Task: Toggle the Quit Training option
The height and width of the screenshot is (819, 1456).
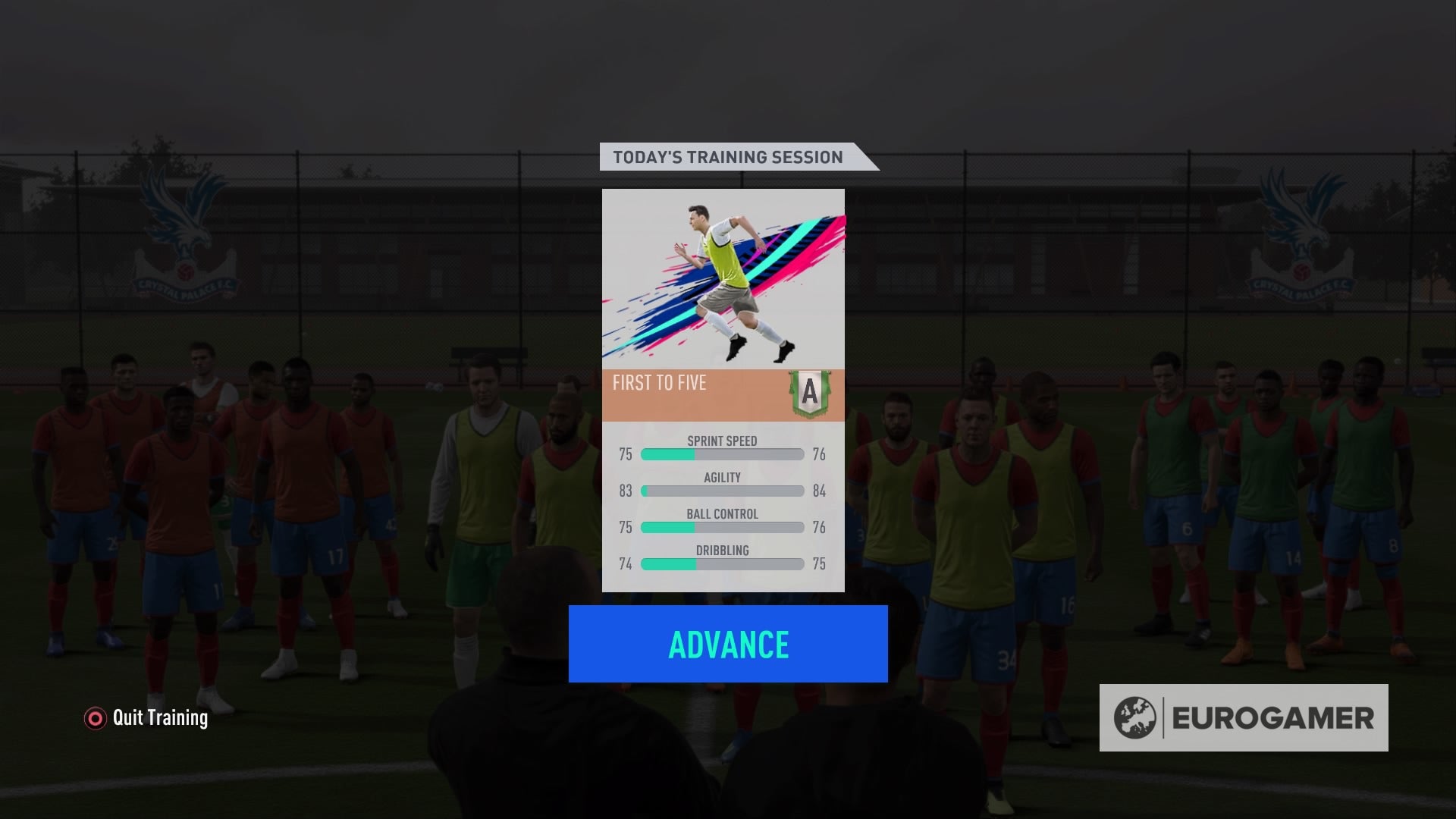Action: click(x=144, y=717)
